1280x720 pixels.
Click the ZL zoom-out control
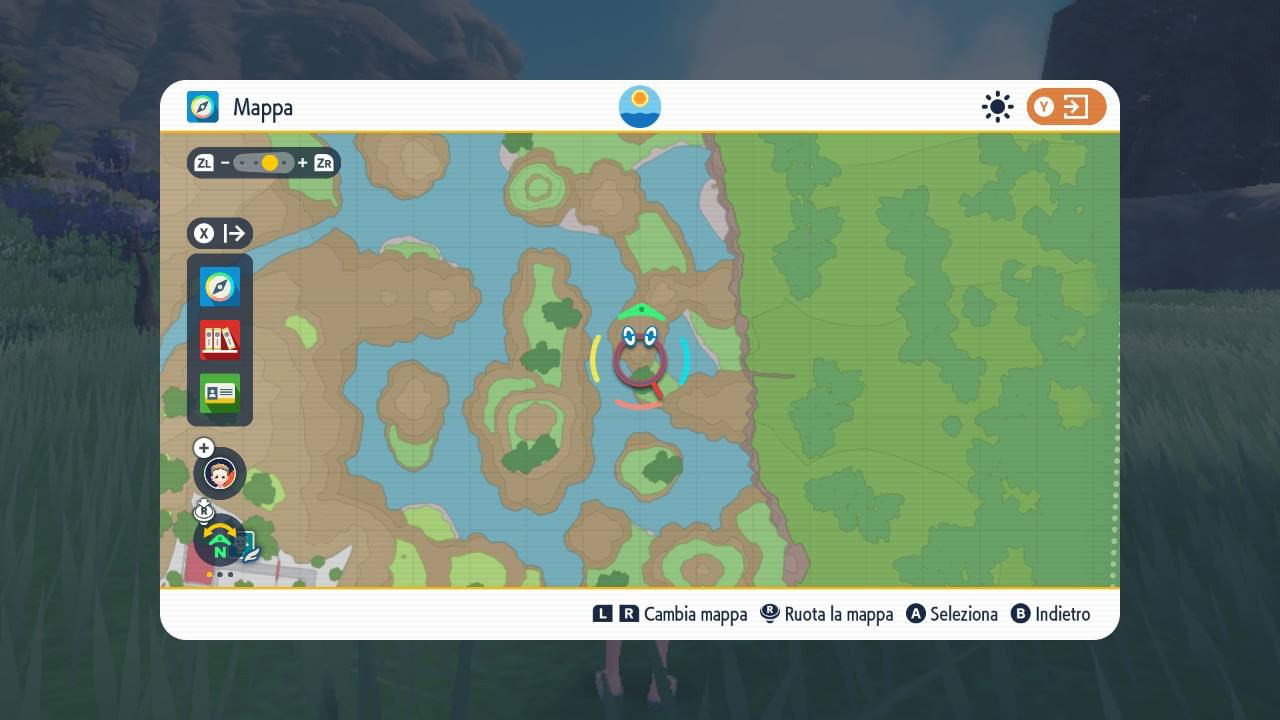click(204, 162)
